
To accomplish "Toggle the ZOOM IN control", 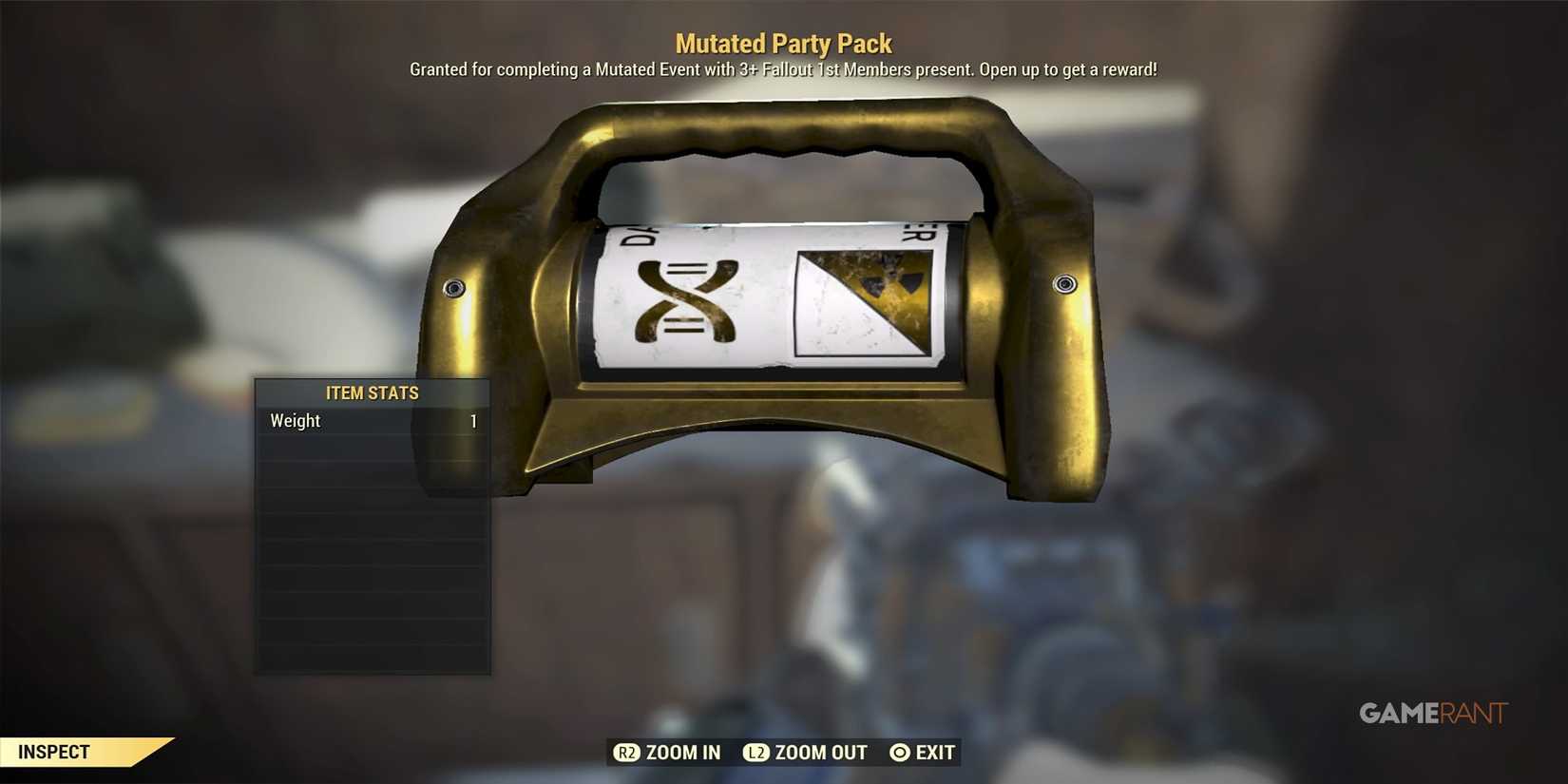I will (x=680, y=753).
